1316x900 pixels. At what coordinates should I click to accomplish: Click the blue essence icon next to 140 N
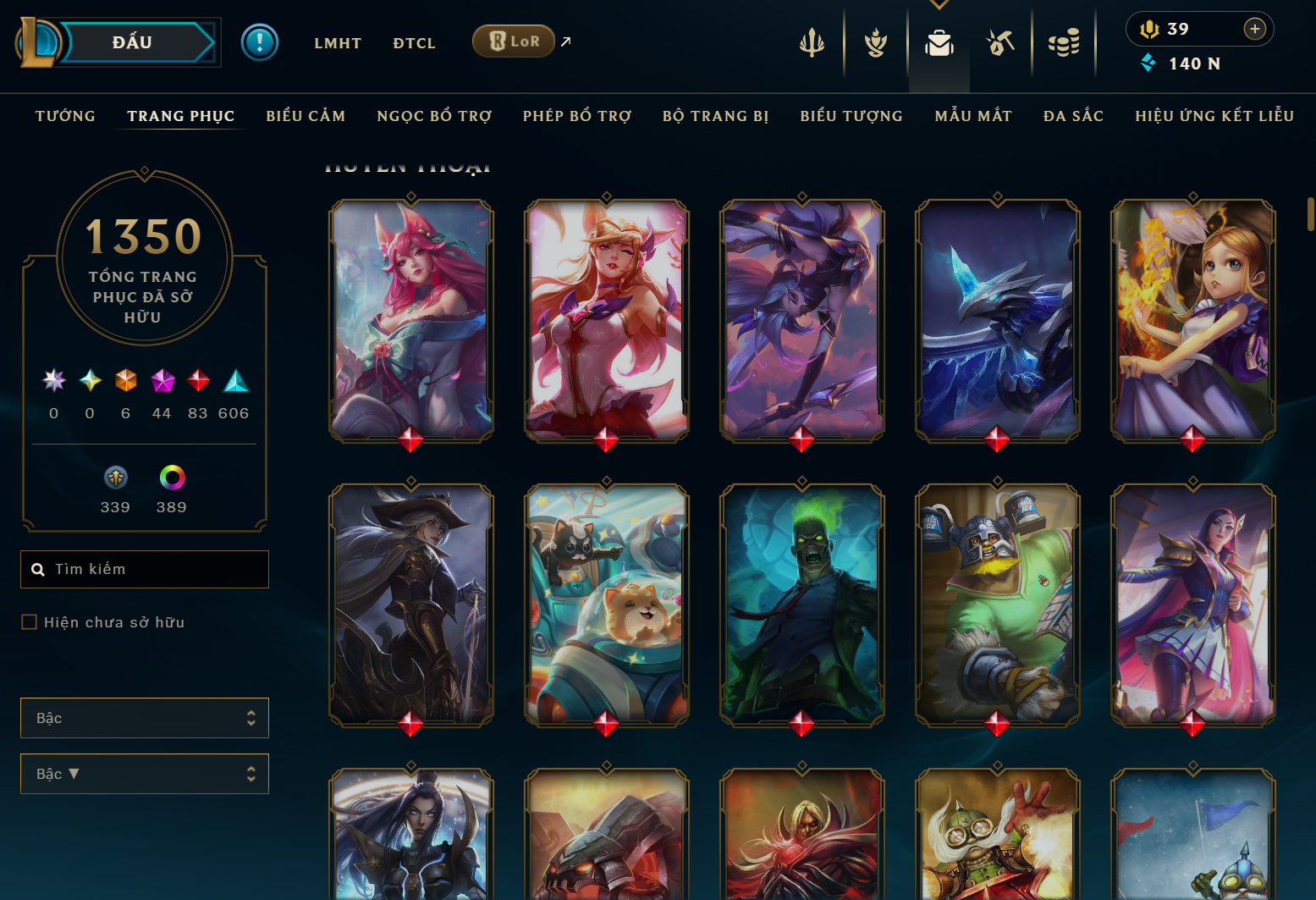pyautogui.click(x=1148, y=63)
